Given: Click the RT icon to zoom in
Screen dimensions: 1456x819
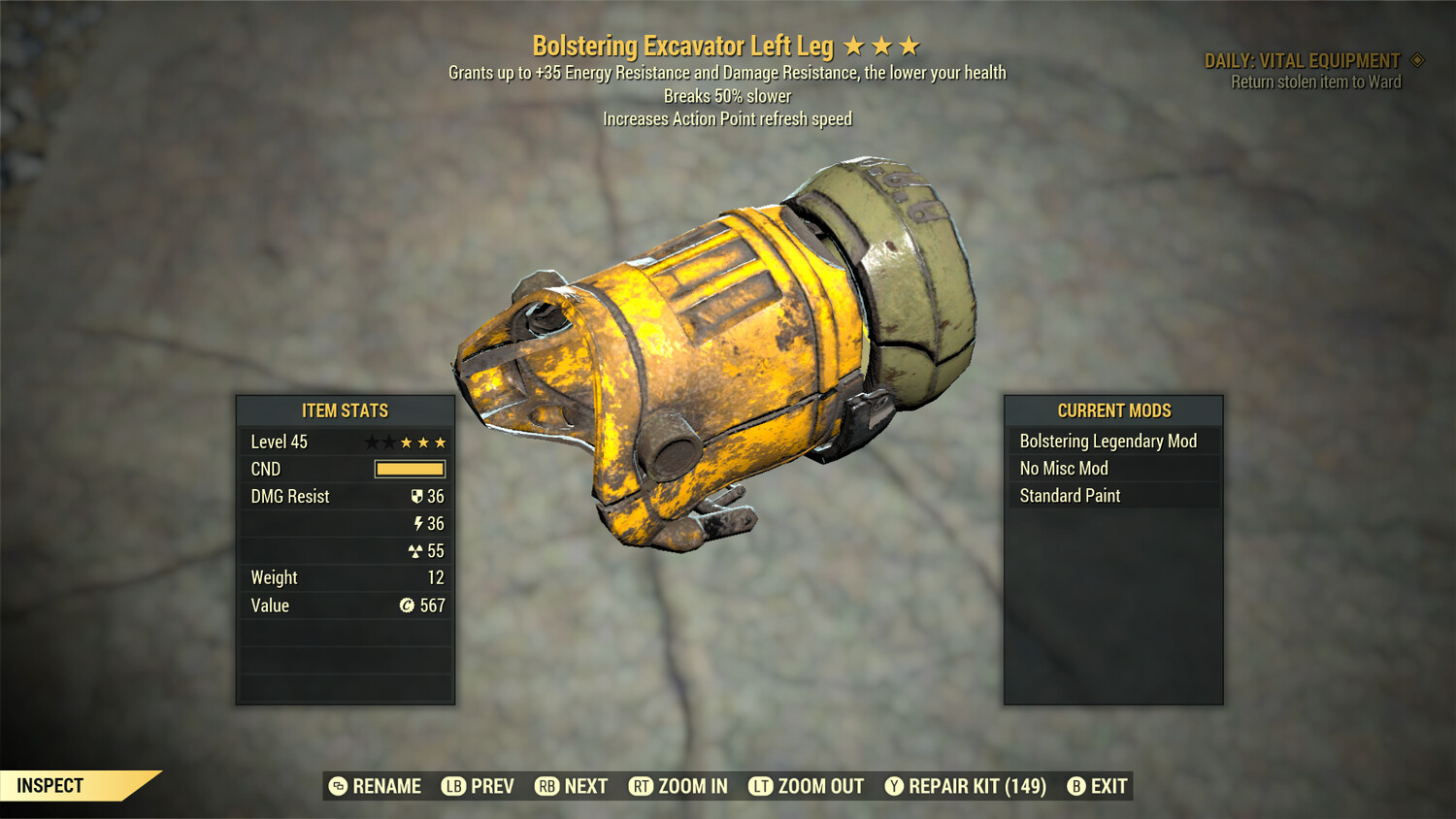Looking at the screenshot, I should 642,786.
